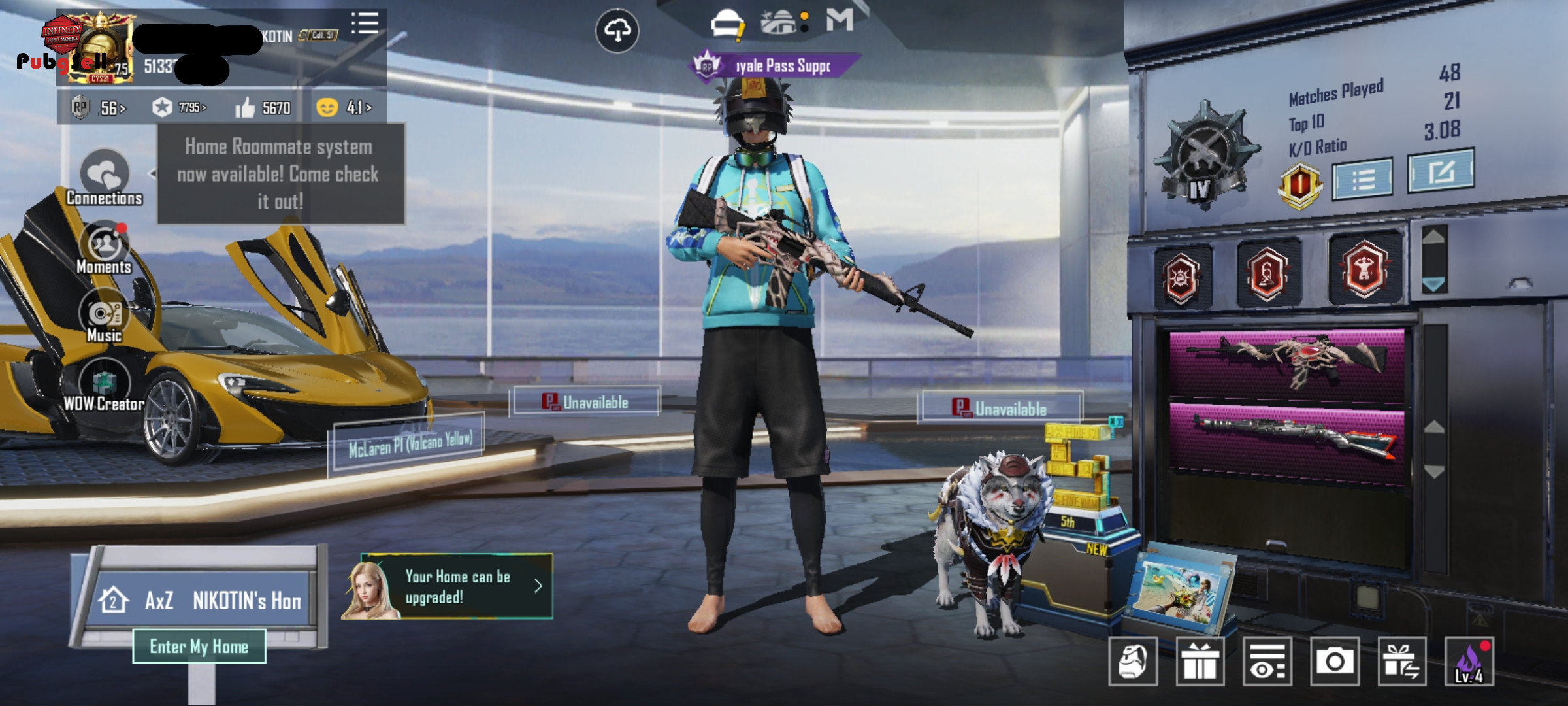The width and height of the screenshot is (1568, 706).
Task: Tap the cloud download icon
Action: point(617,30)
